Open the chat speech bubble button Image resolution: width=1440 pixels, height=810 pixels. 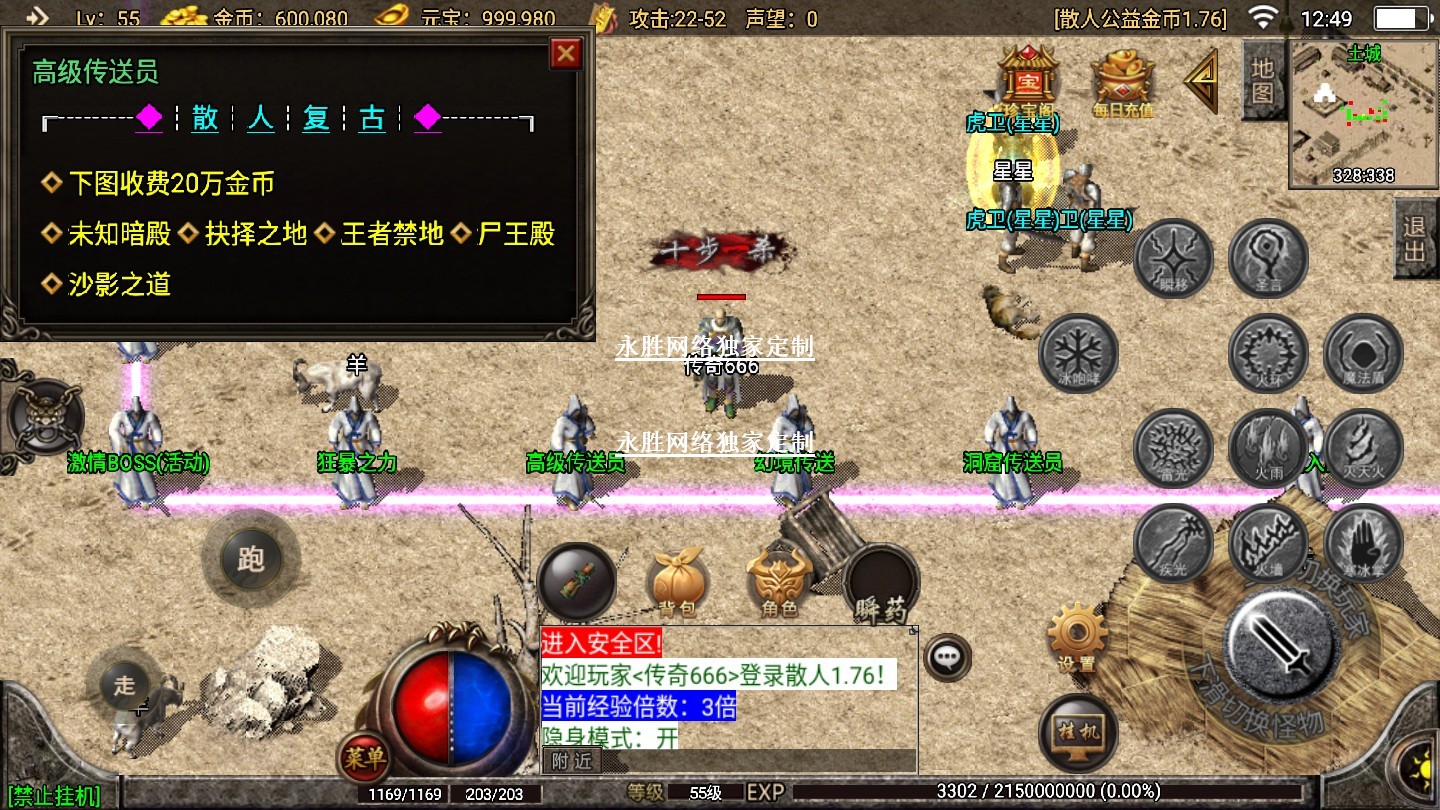click(946, 658)
